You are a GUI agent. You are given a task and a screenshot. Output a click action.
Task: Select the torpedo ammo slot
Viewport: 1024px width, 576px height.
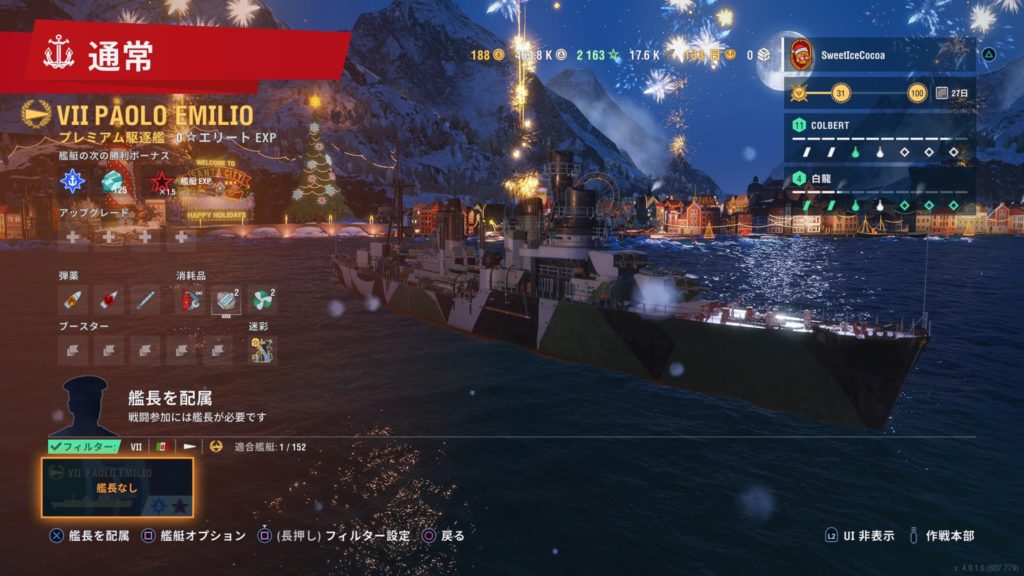click(x=145, y=298)
